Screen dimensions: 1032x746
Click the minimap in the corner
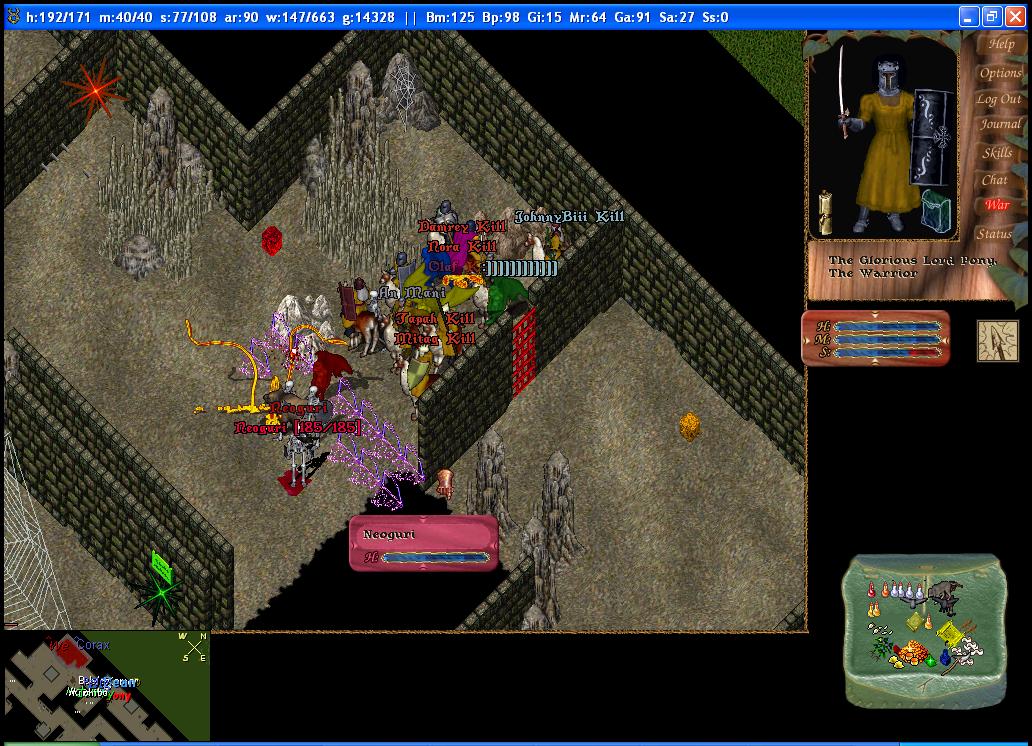(105, 687)
